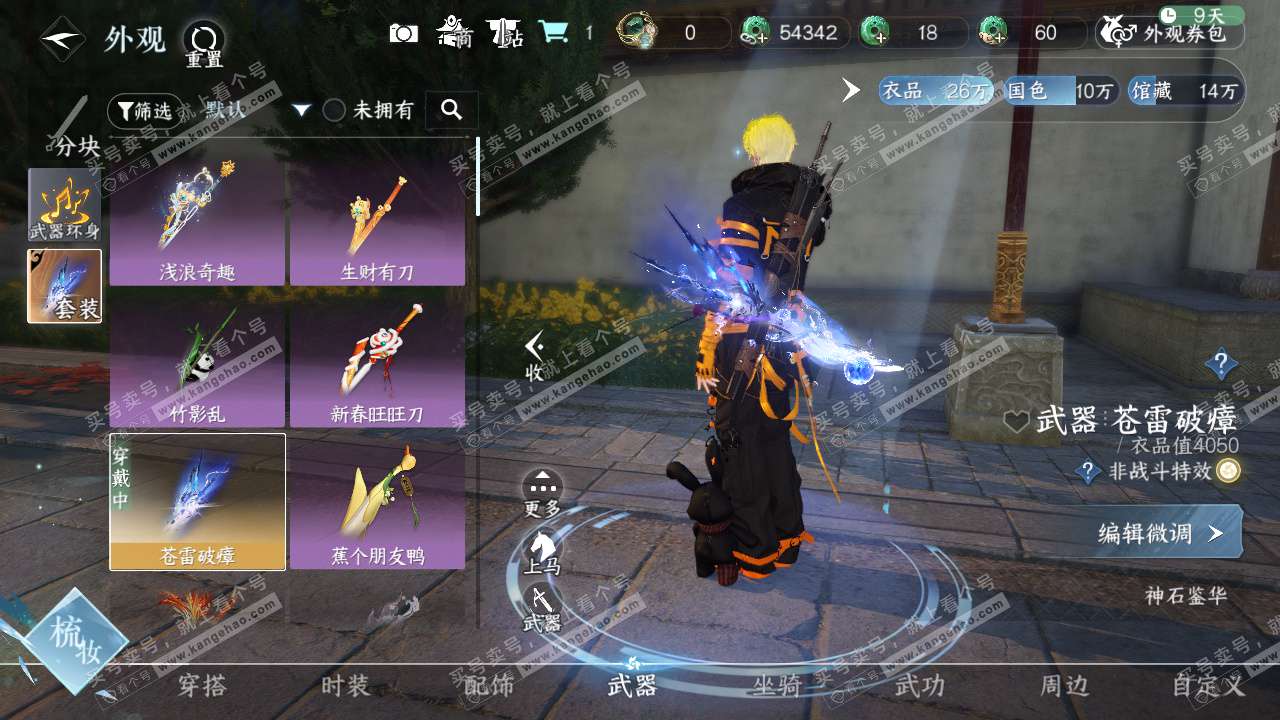Image resolution: width=1280 pixels, height=720 pixels.
Task: Open the camera screenshot mode
Action: [x=403, y=33]
